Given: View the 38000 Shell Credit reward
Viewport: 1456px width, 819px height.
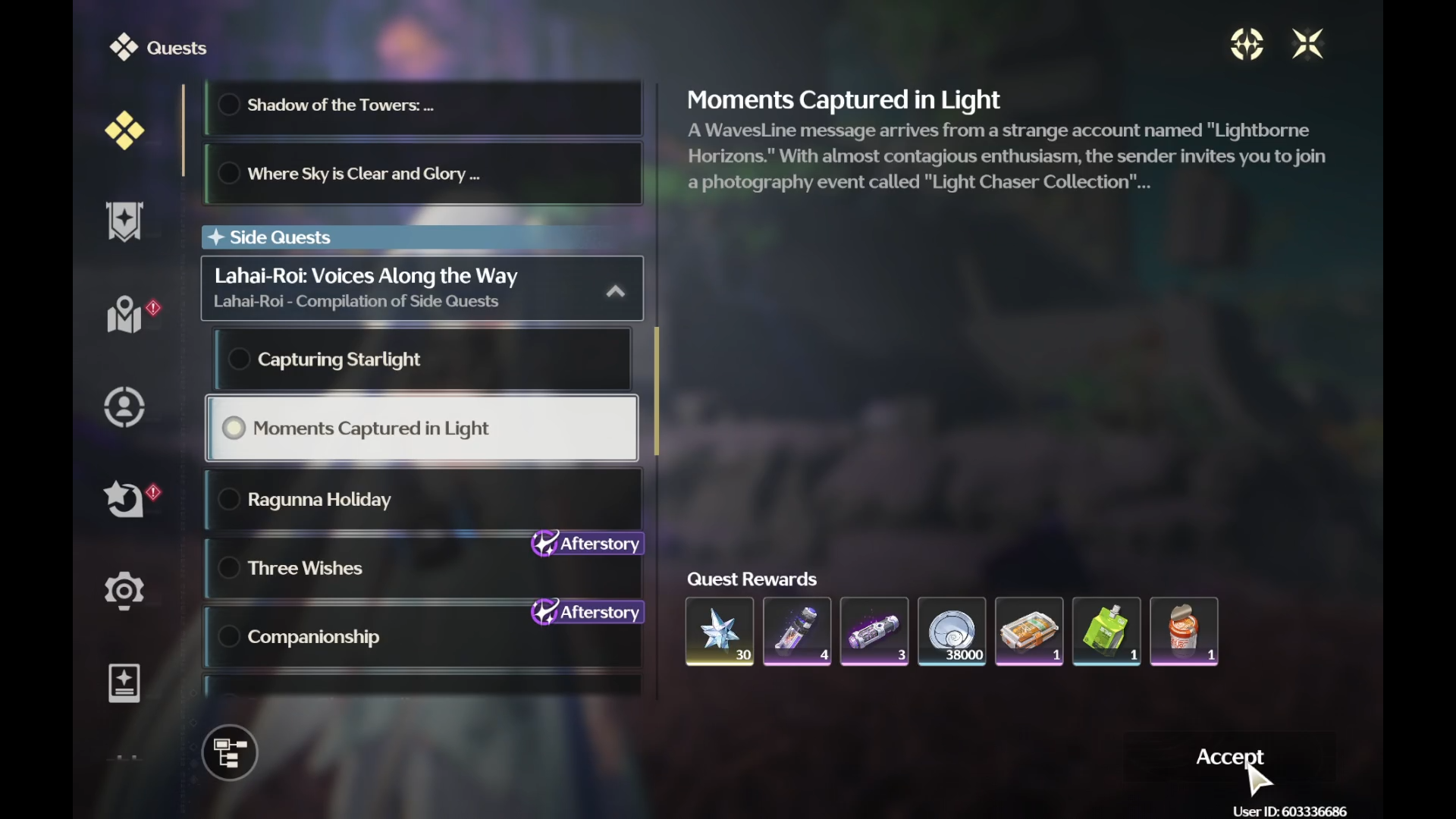Looking at the screenshot, I should [952, 631].
